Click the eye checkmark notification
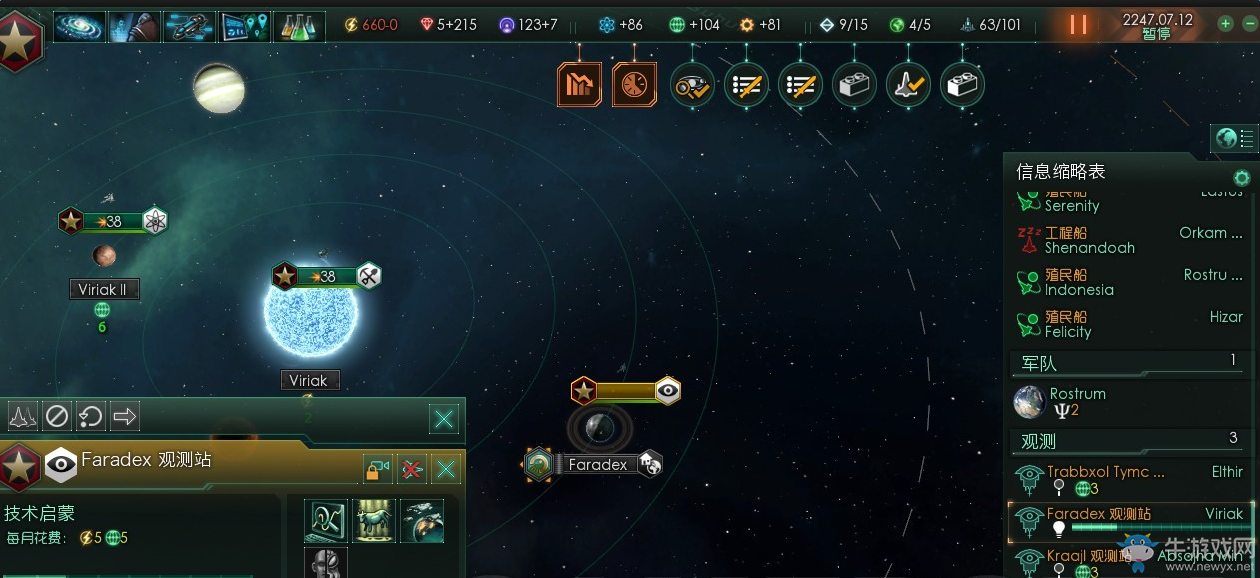The image size is (1260, 578). coord(692,85)
